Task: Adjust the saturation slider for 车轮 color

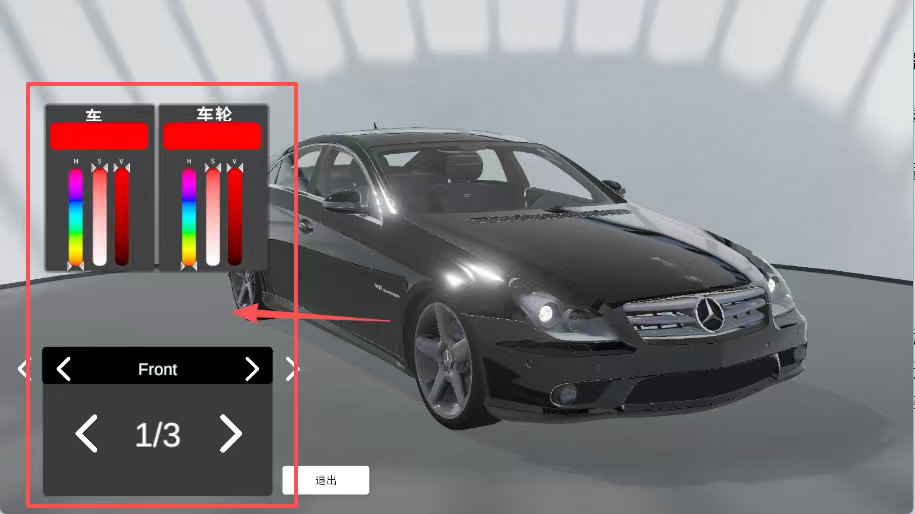Action: tap(212, 216)
